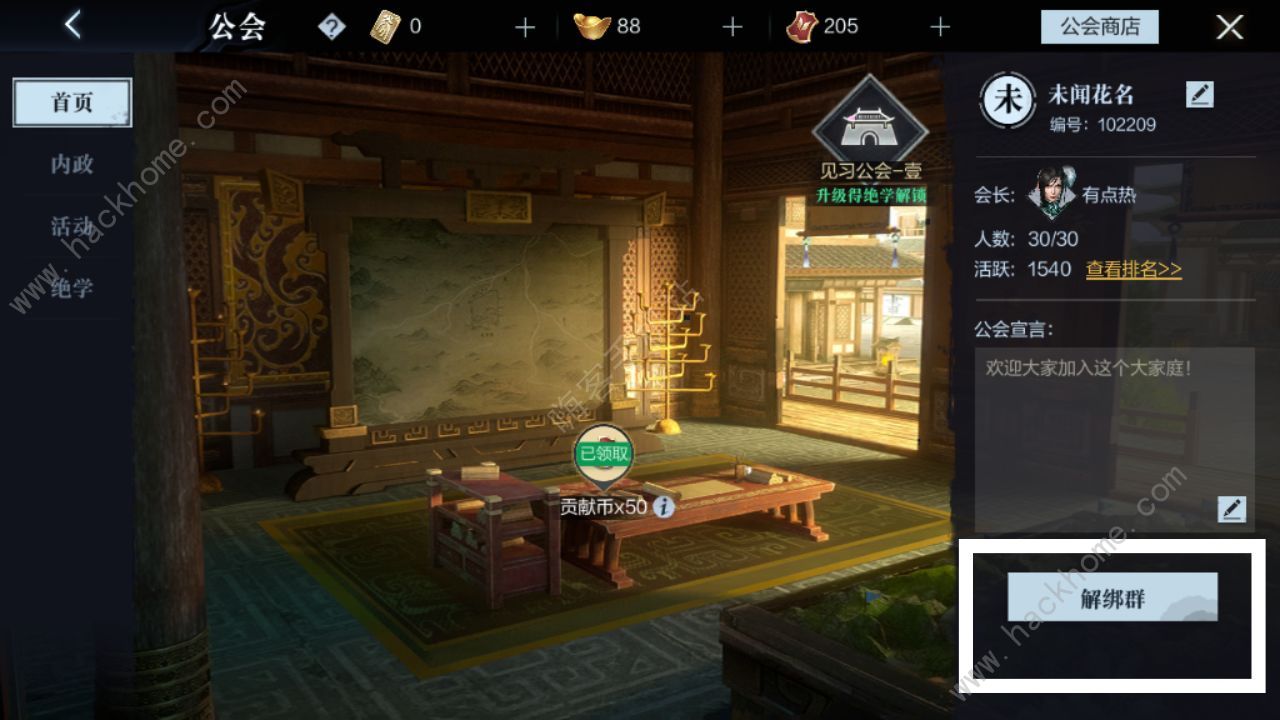Click the gold ingot currency icon
The height and width of the screenshot is (720, 1280).
point(593,27)
